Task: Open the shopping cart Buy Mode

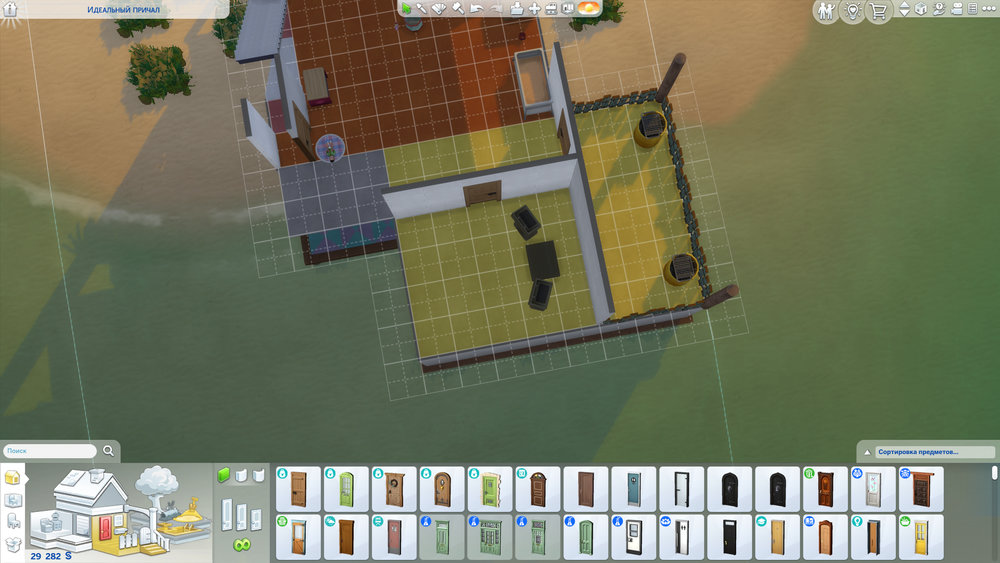Action: [x=879, y=11]
